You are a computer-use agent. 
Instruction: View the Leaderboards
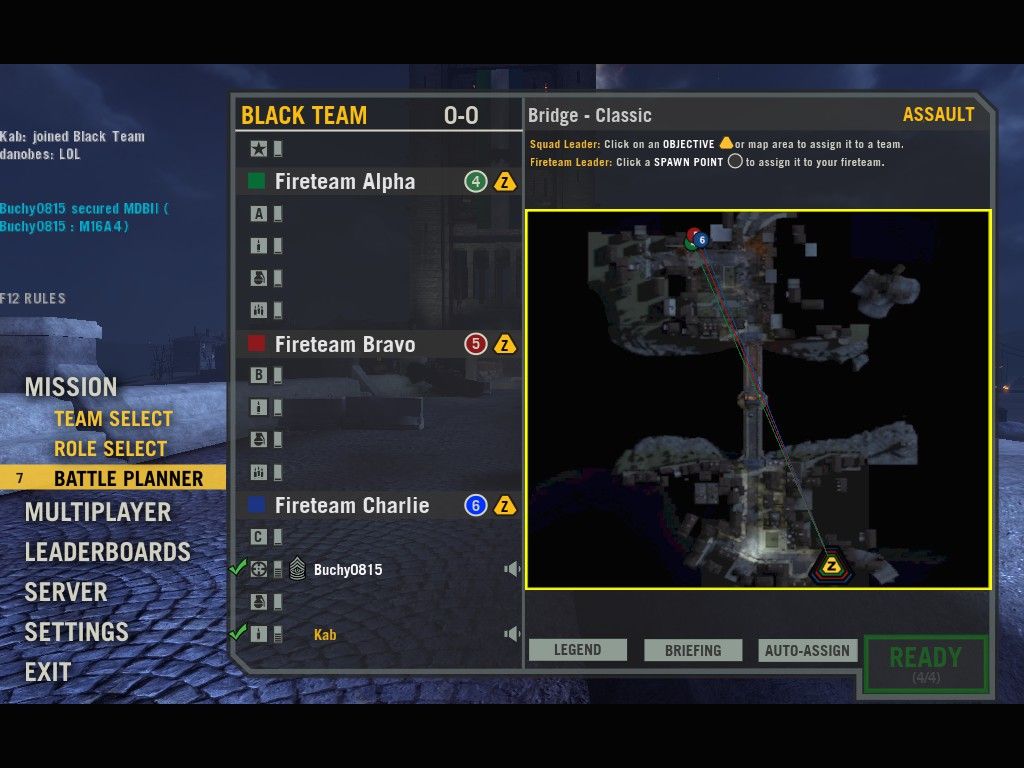click(x=107, y=552)
